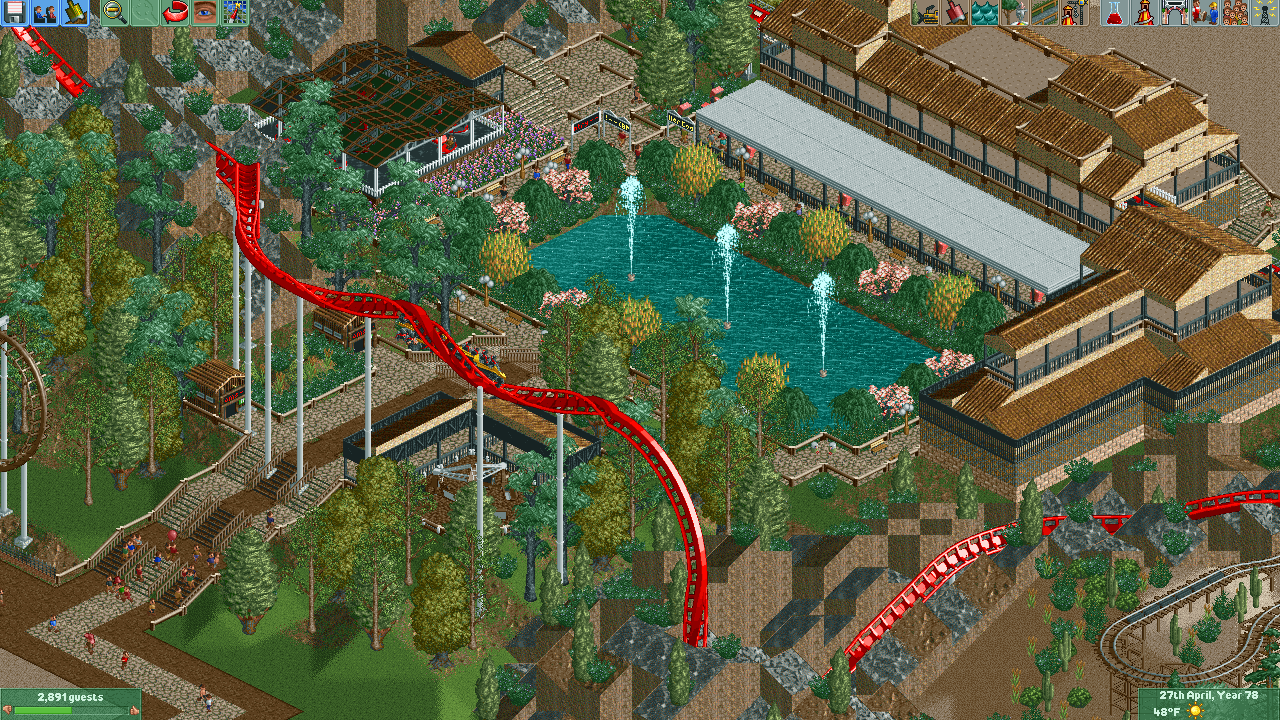Open the cheats menu with the shovel icon
This screenshot has height=720, width=1280.
[x=75, y=12]
